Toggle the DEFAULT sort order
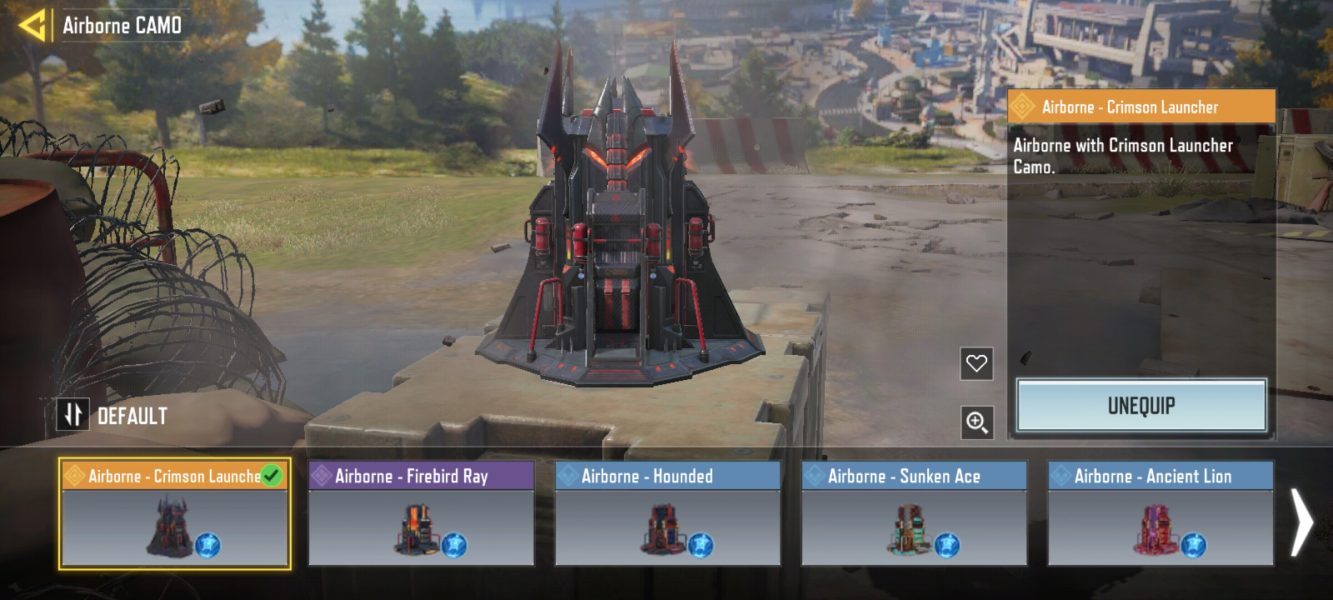Screen dimensions: 1333x600 click(73, 415)
